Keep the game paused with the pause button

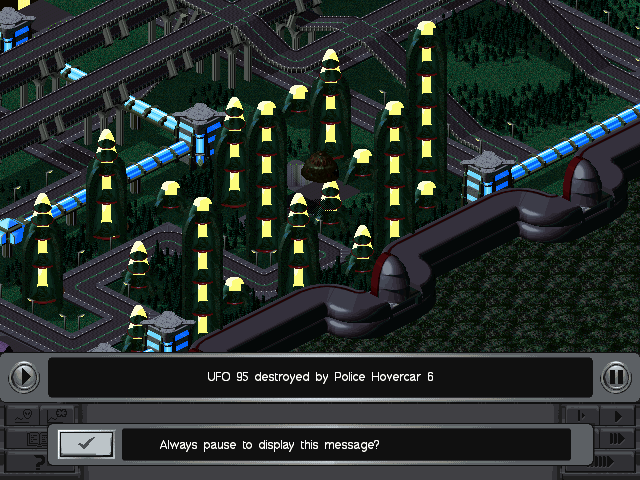click(616, 377)
